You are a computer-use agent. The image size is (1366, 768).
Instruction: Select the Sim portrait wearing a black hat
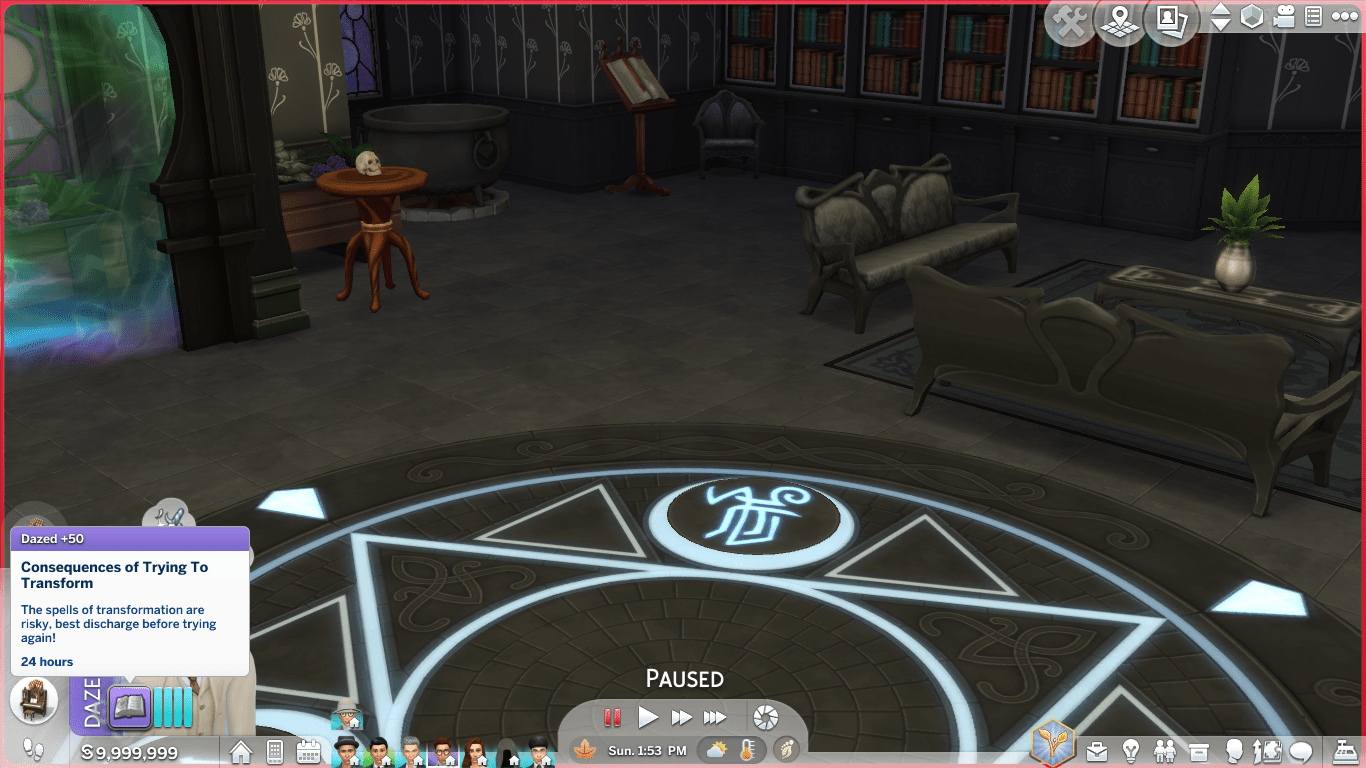[346, 750]
